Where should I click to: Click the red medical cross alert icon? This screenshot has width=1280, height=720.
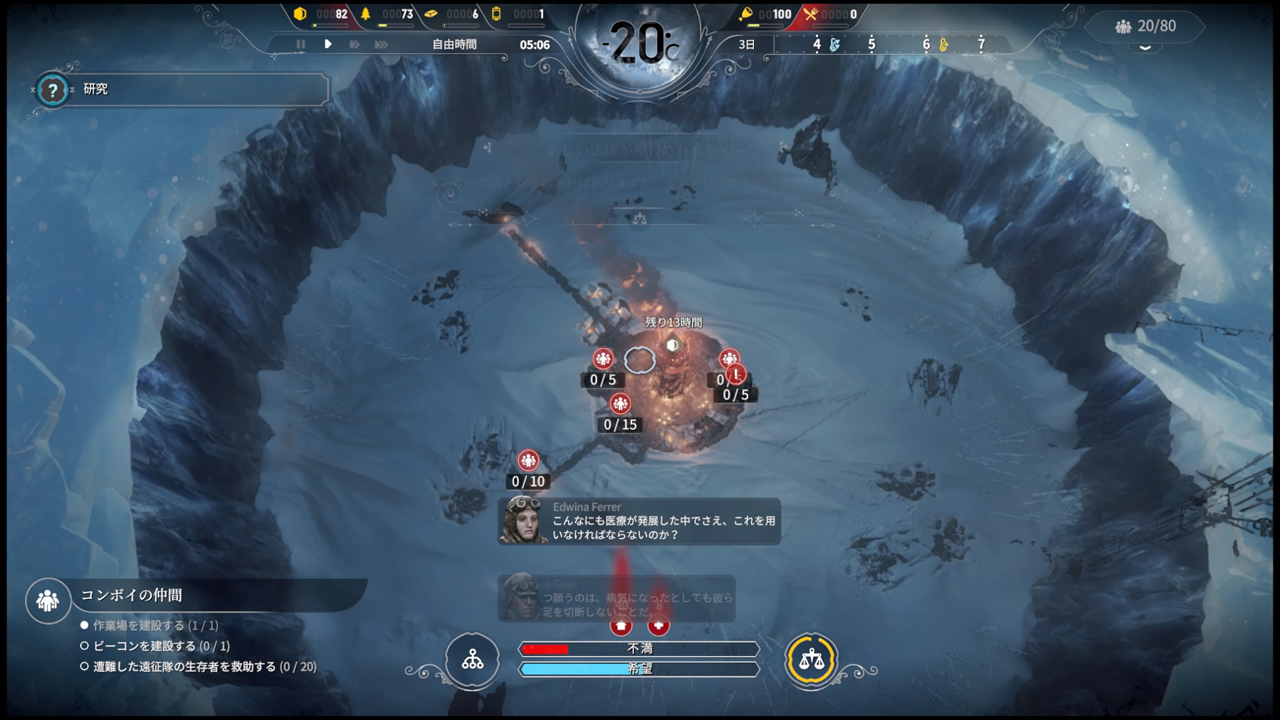click(658, 626)
